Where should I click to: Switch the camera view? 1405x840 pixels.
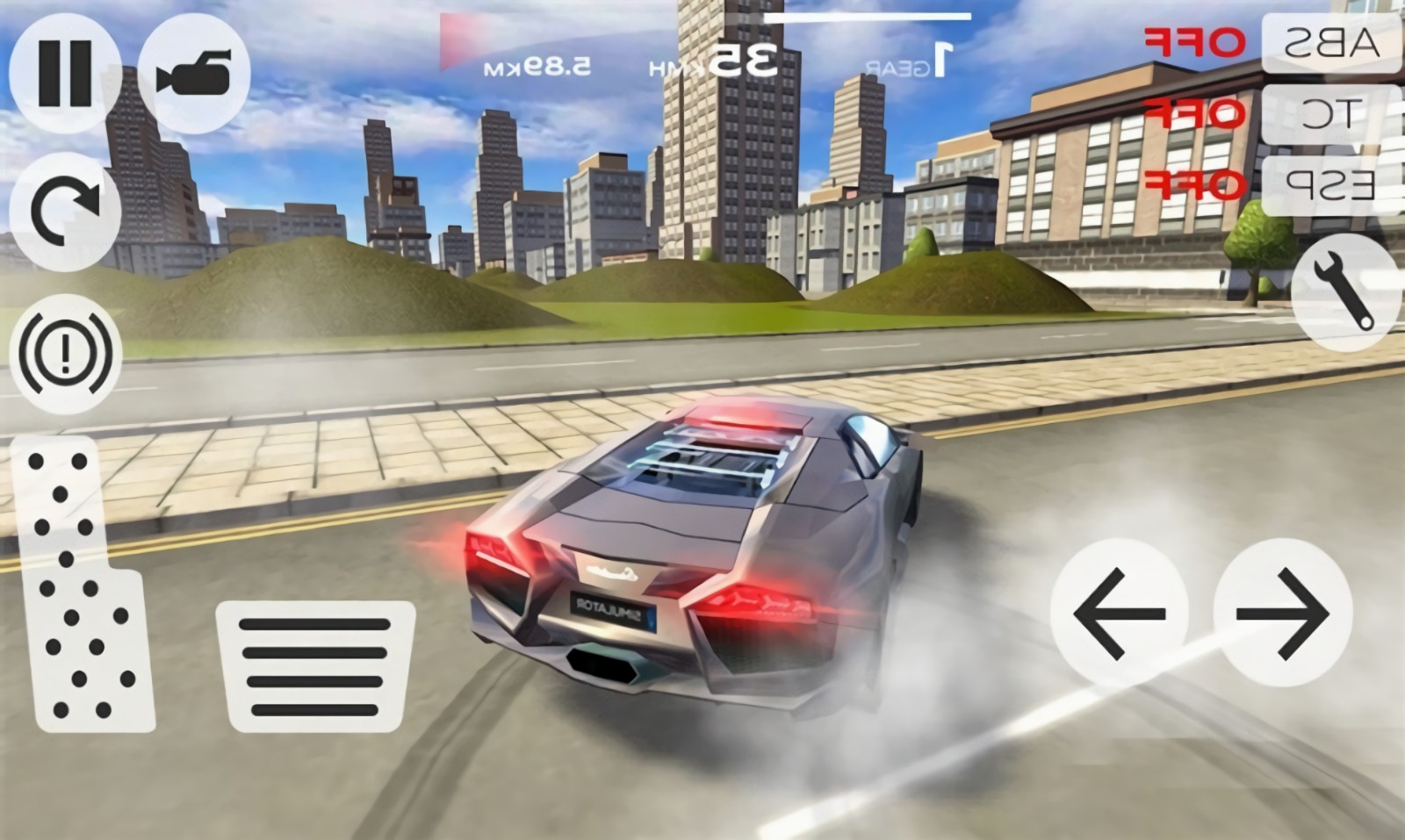coord(194,74)
